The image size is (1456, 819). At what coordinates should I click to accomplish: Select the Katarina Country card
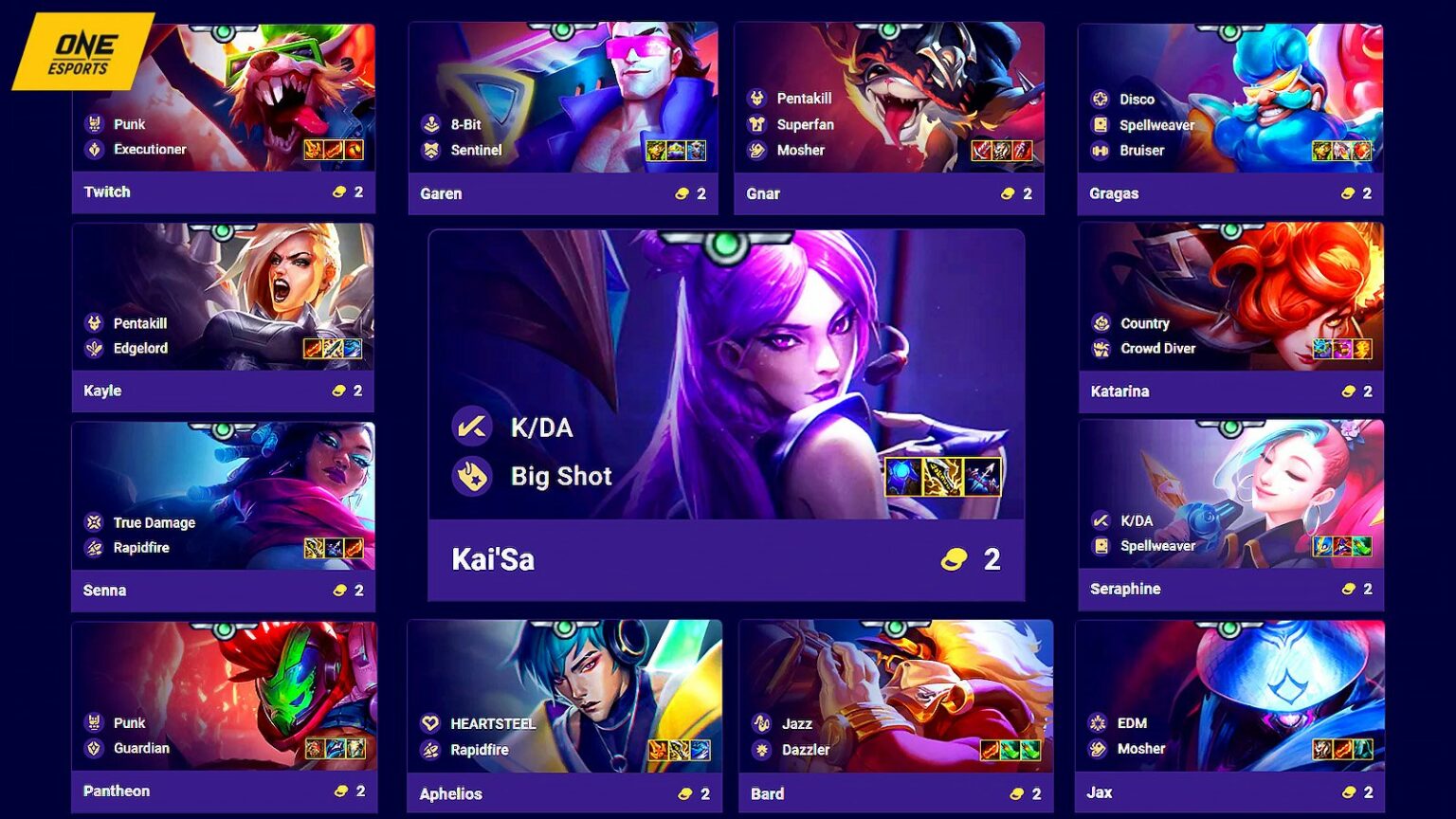coord(1230,318)
